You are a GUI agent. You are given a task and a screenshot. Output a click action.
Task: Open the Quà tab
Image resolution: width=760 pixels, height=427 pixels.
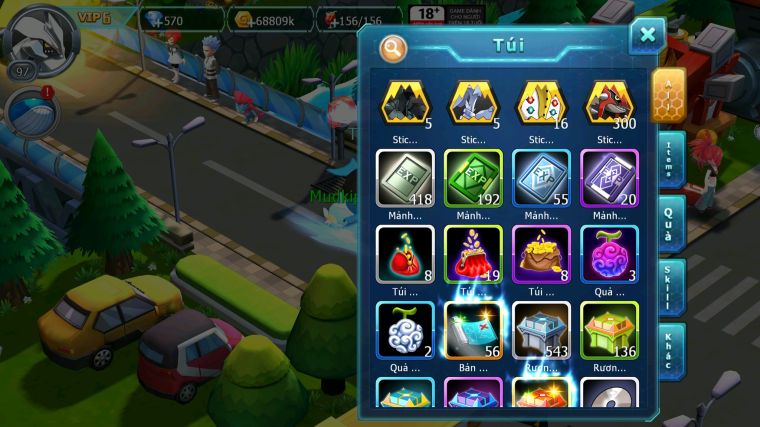tap(671, 223)
